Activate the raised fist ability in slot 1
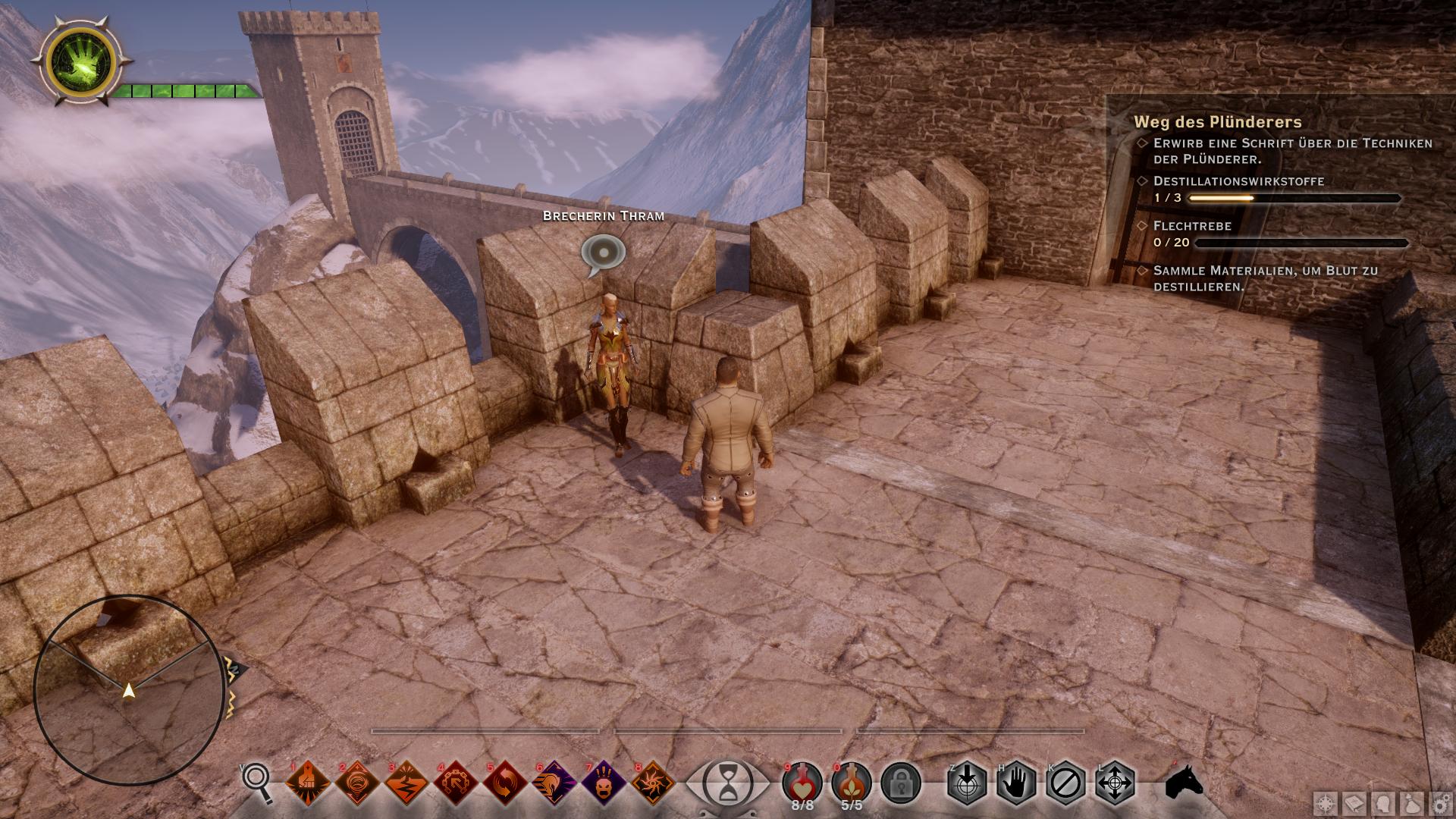 click(308, 783)
